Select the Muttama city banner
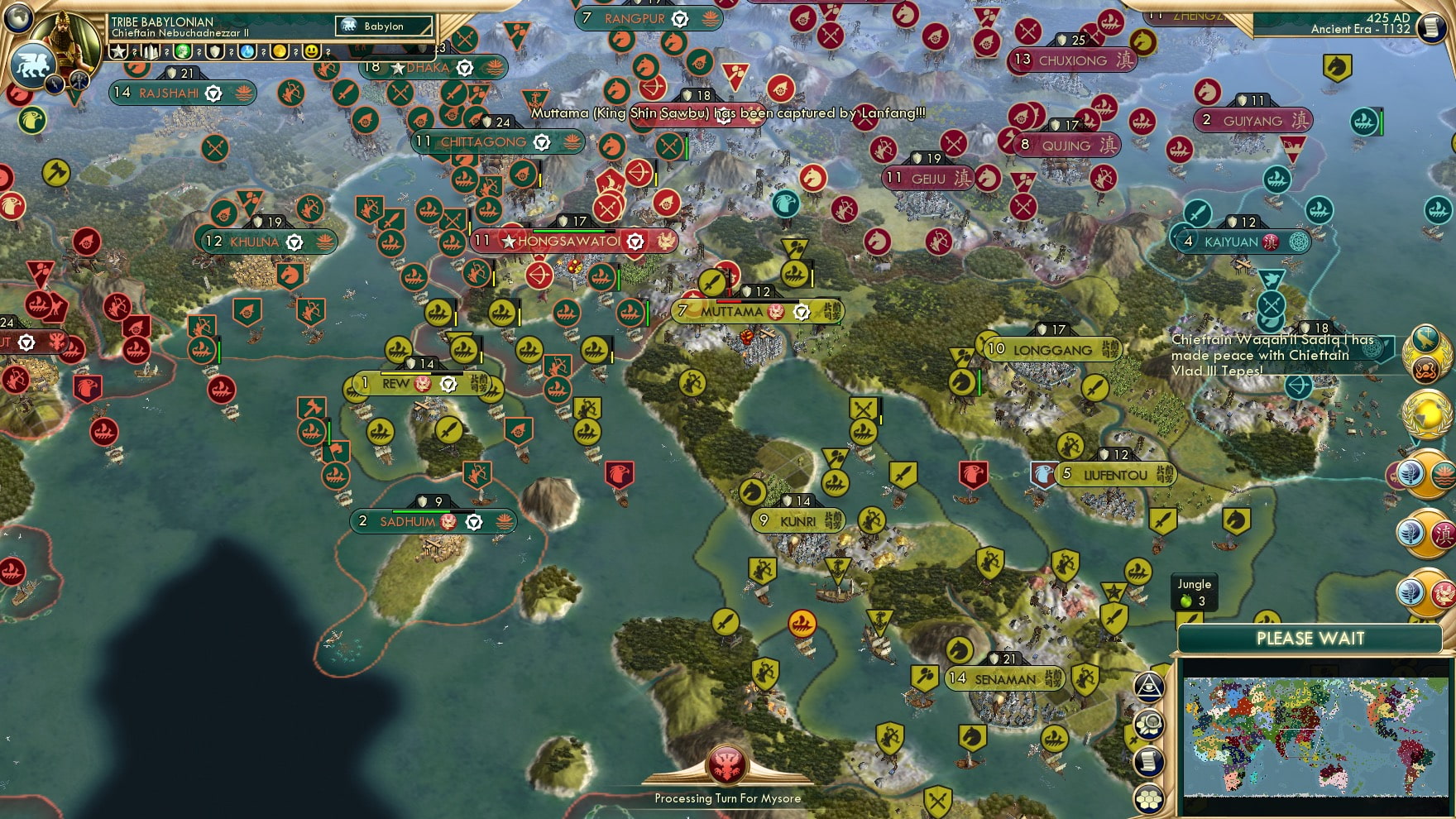1456x819 pixels. point(731,312)
